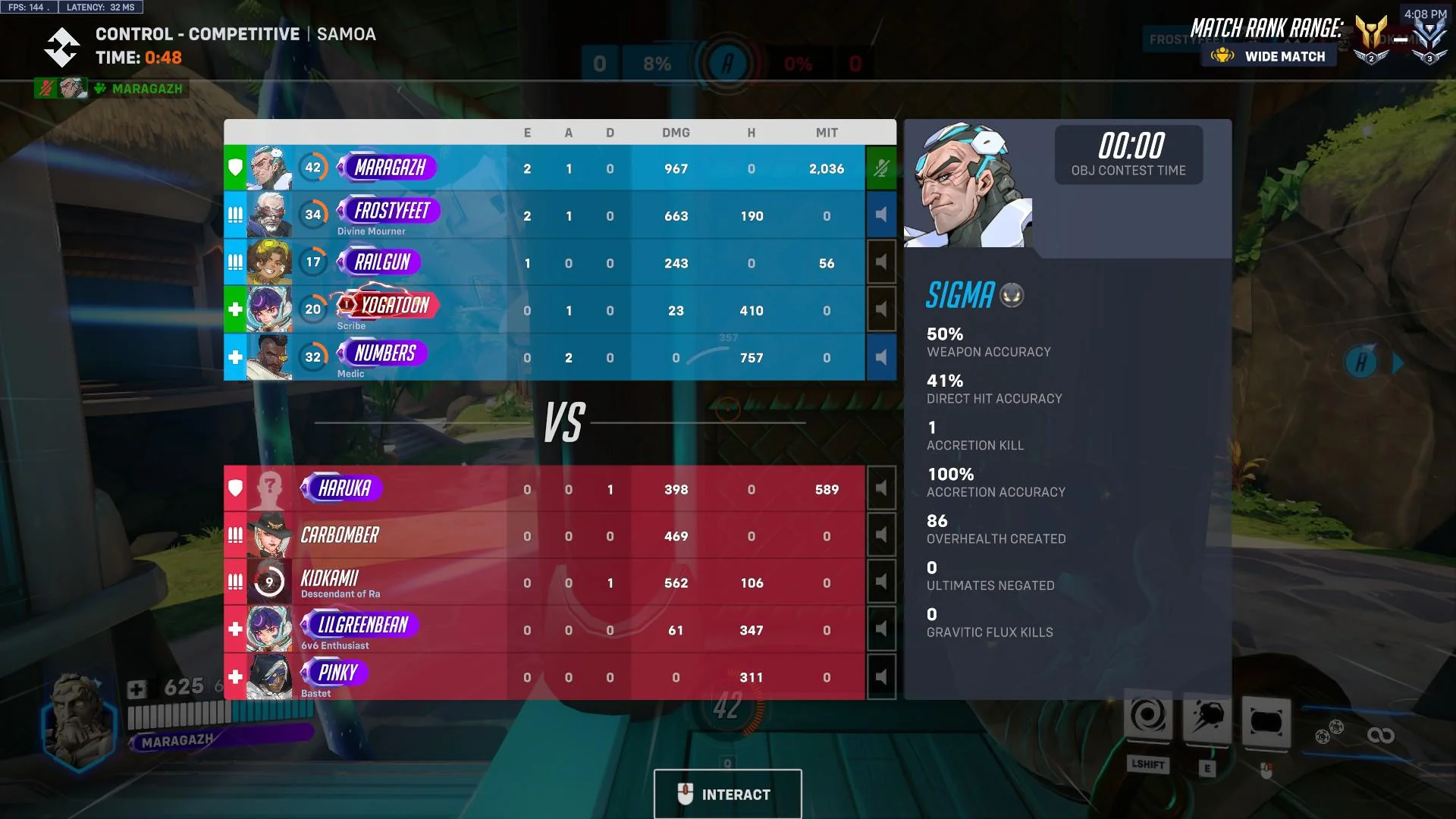Screen dimensions: 1456x819
Task: Mute FROSTYFEET's voice chat speaker
Action: [880, 215]
